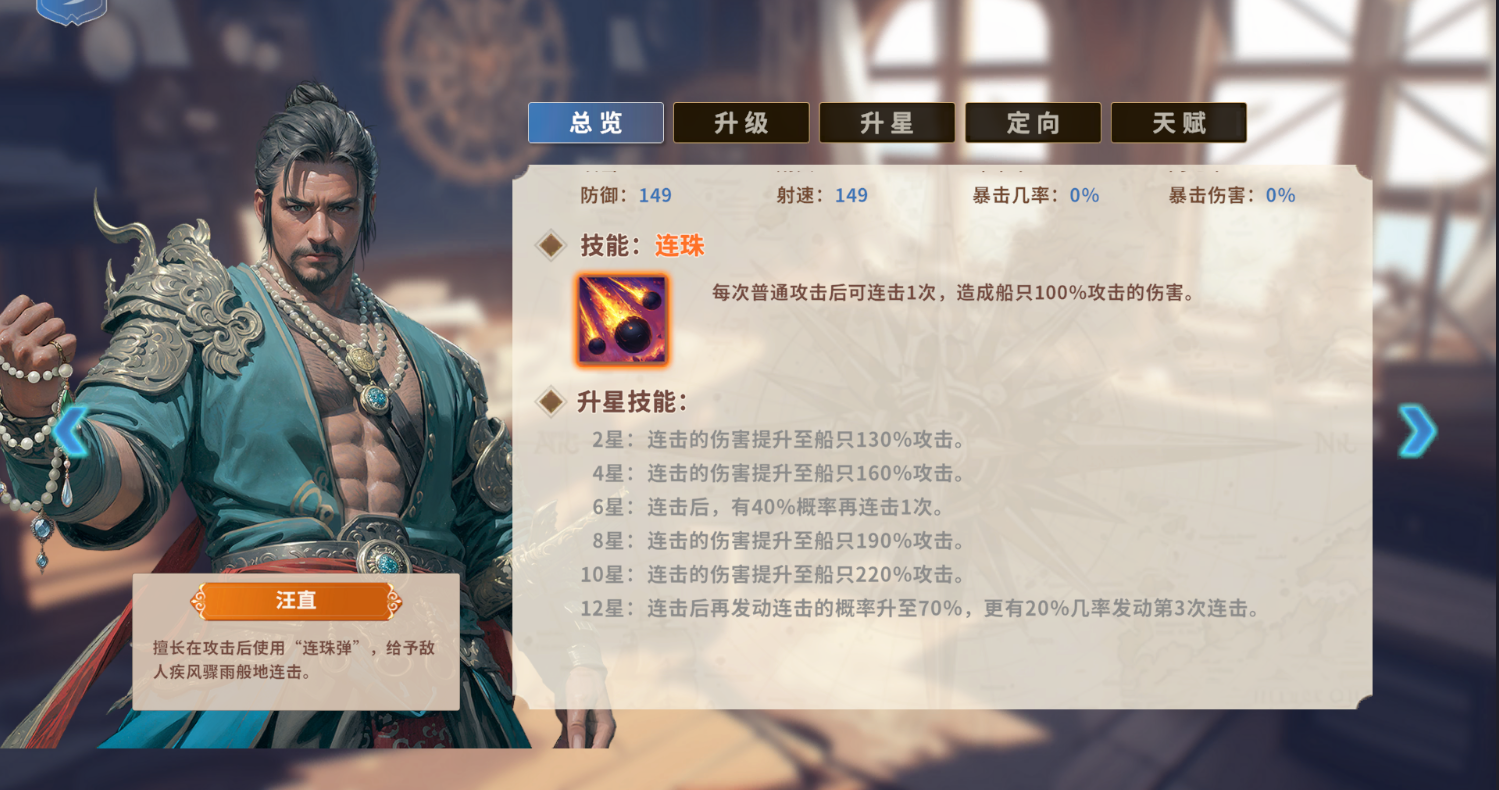This screenshot has width=1499, height=790.
Task: Click the 暴击伤害 0% stat value
Action: [1283, 196]
